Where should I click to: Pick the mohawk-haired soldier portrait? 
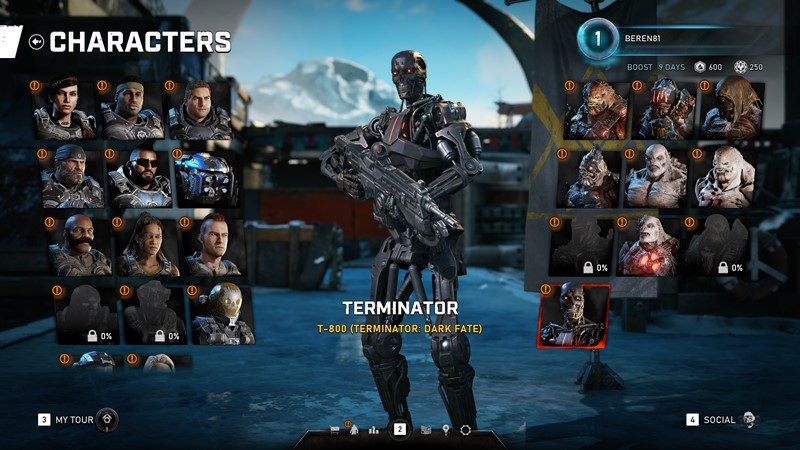tap(213, 246)
